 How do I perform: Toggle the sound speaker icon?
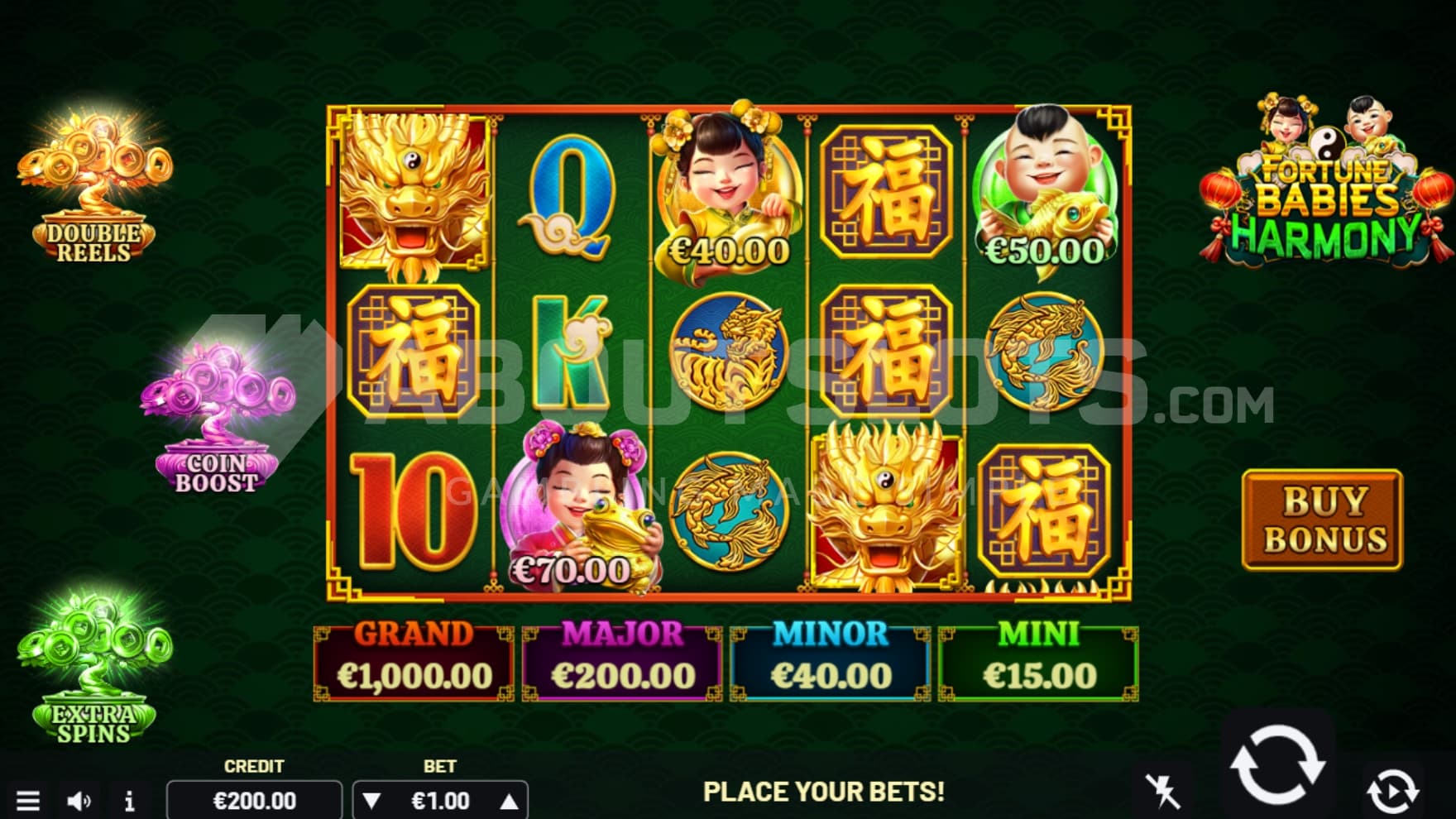[79, 800]
